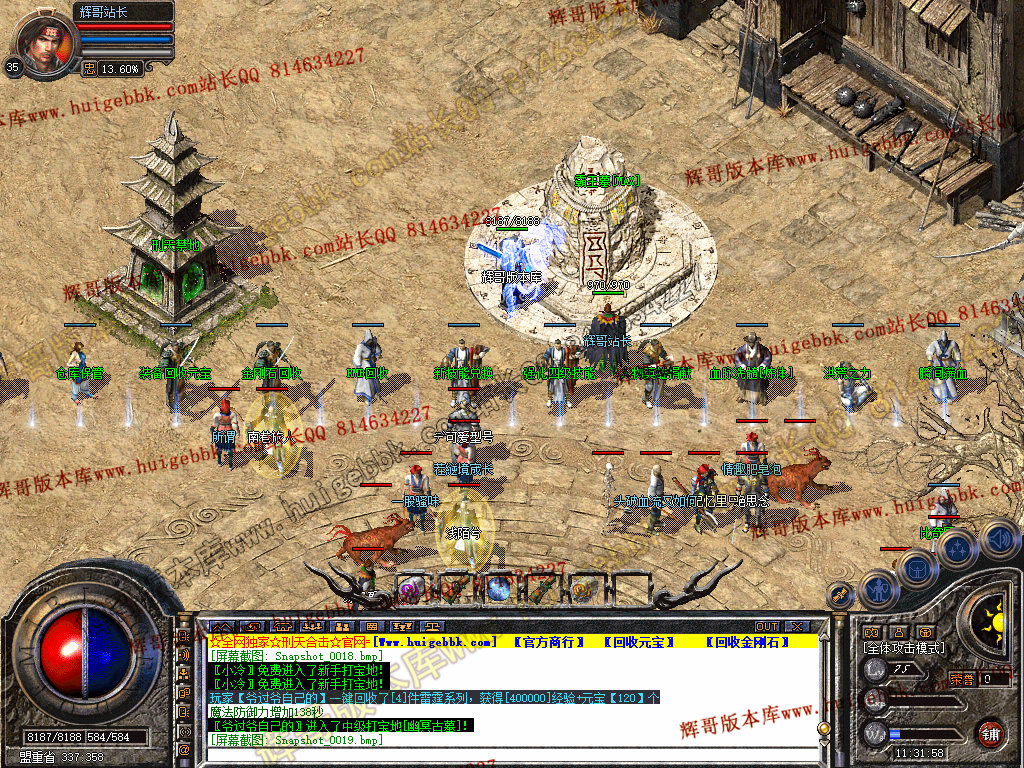Image resolution: width=1024 pixels, height=768 pixels.
Task: Switch the 全体攻击模式 attack mode label
Action: click(903, 648)
